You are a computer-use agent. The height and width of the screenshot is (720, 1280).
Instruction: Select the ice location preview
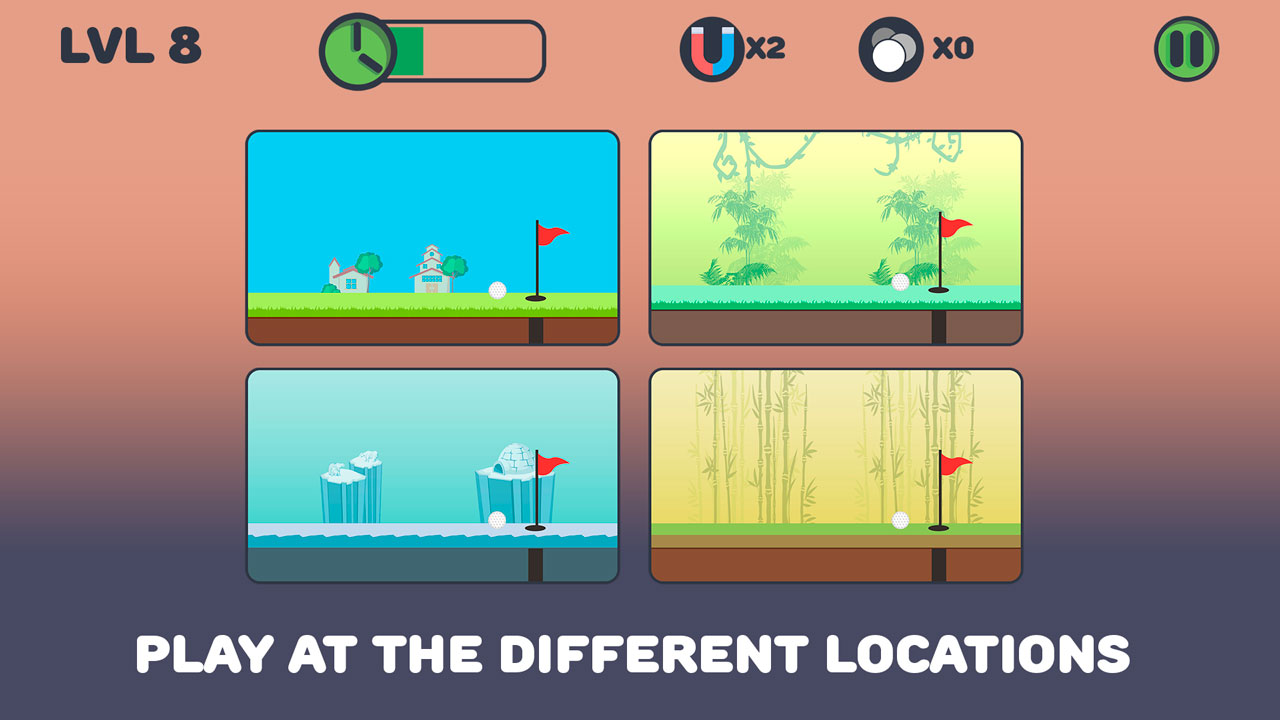pos(432,475)
